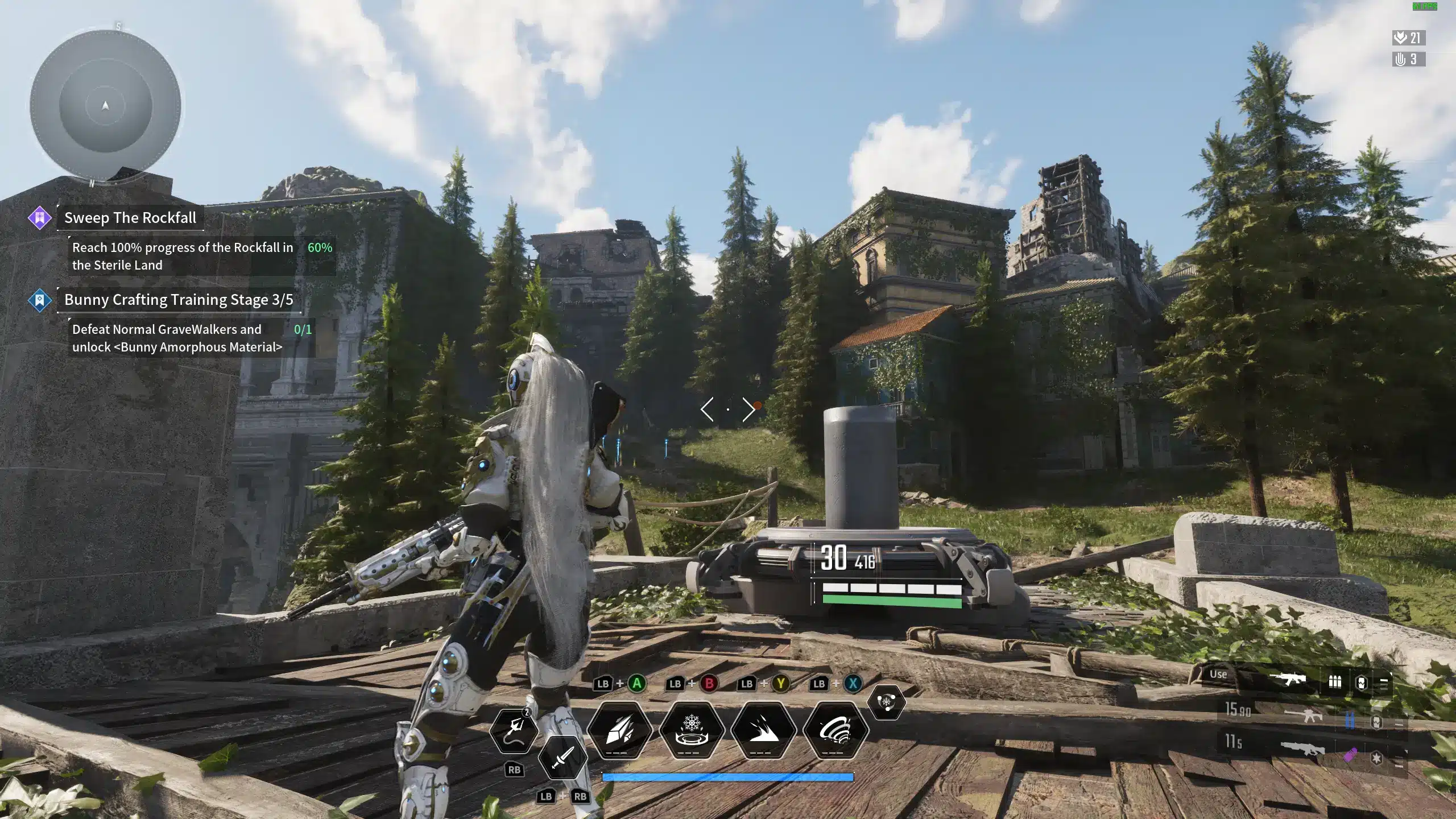Image resolution: width=1456 pixels, height=819 pixels.
Task: Cast the snowflake ring skill
Action: click(691, 730)
